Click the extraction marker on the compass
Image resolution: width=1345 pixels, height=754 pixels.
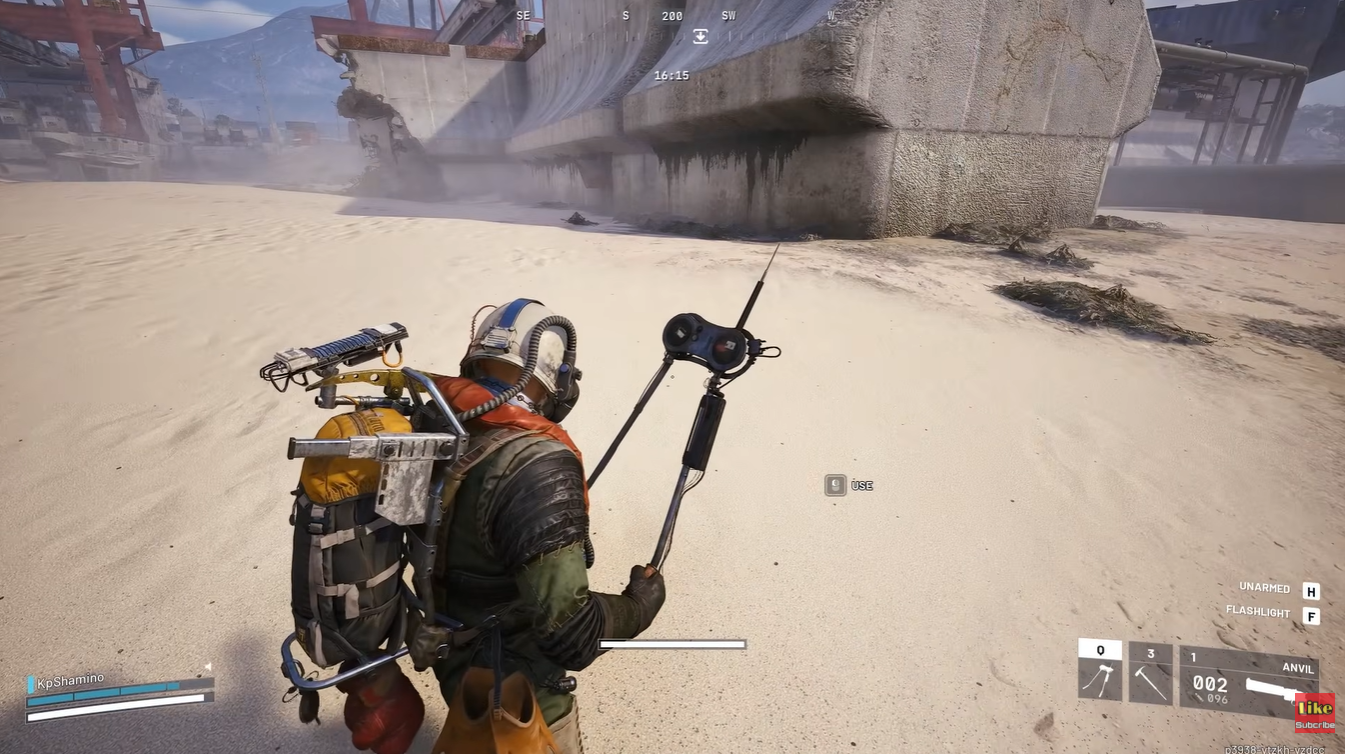pos(700,37)
